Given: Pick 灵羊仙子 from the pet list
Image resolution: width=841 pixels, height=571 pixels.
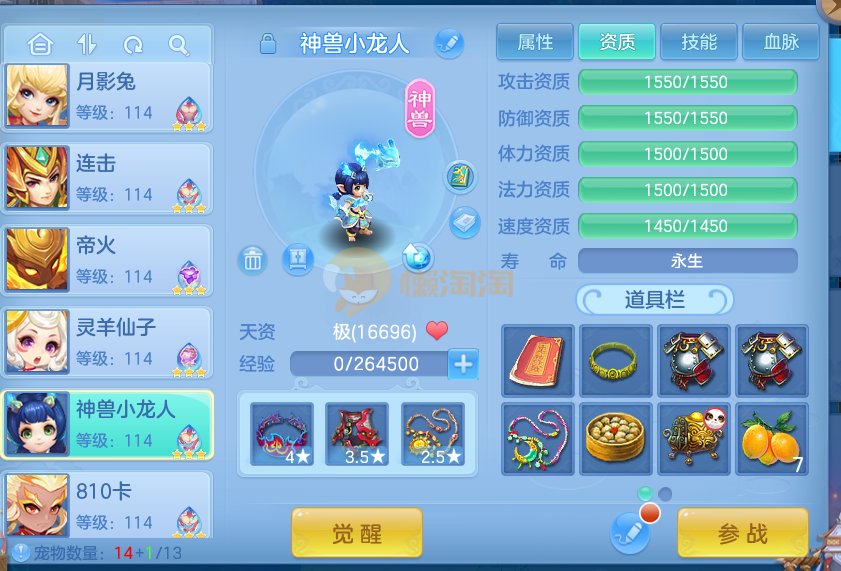Looking at the screenshot, I should 107,342.
